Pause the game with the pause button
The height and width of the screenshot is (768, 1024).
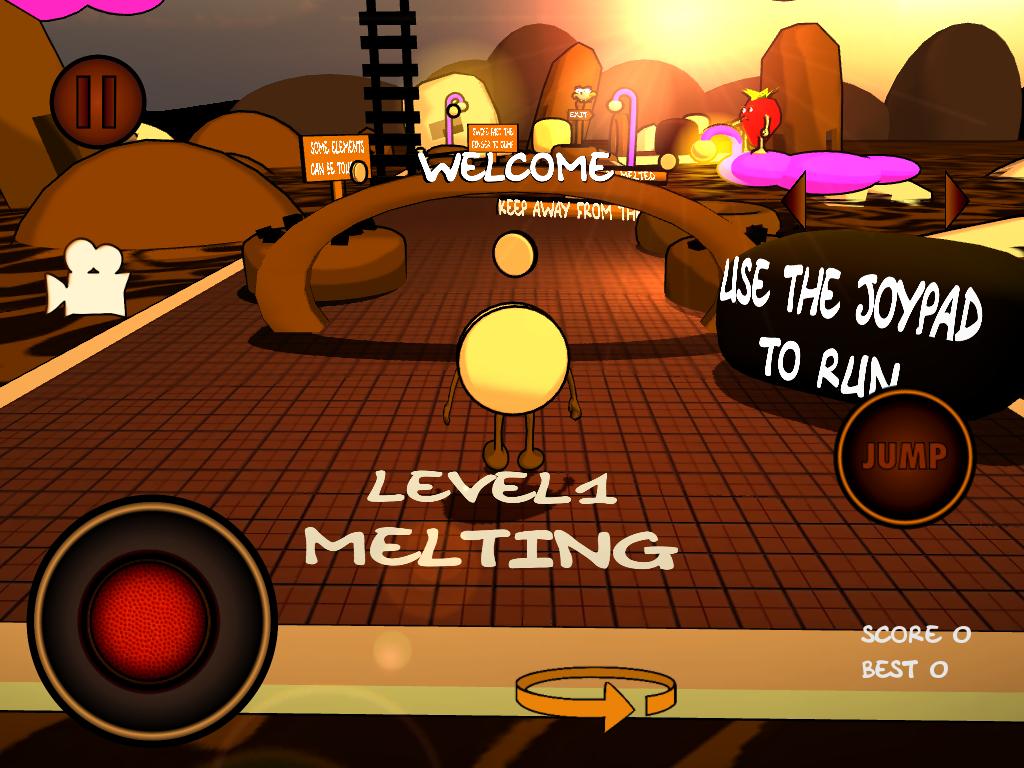click(x=97, y=99)
